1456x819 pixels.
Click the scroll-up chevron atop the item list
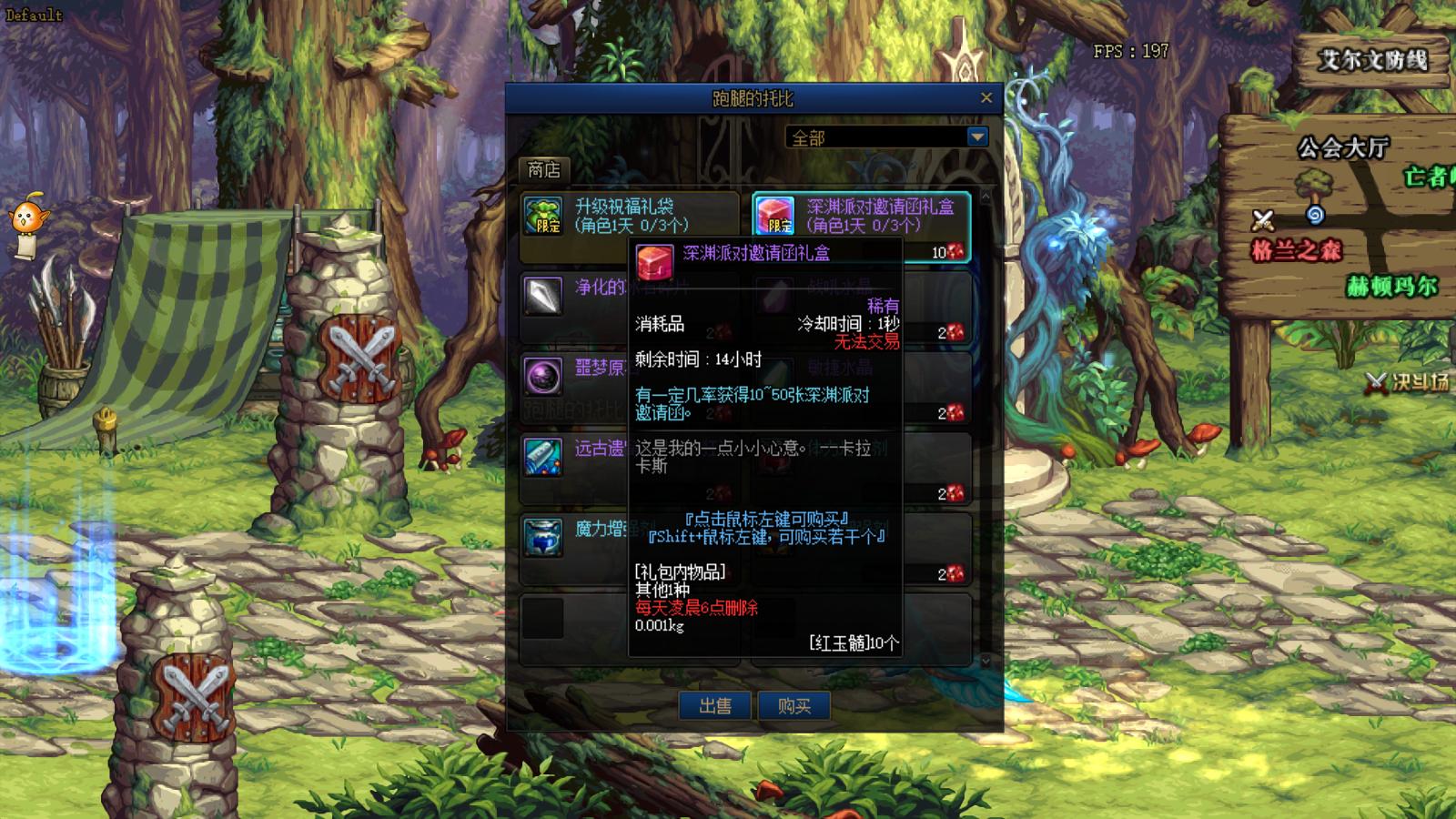[x=986, y=197]
